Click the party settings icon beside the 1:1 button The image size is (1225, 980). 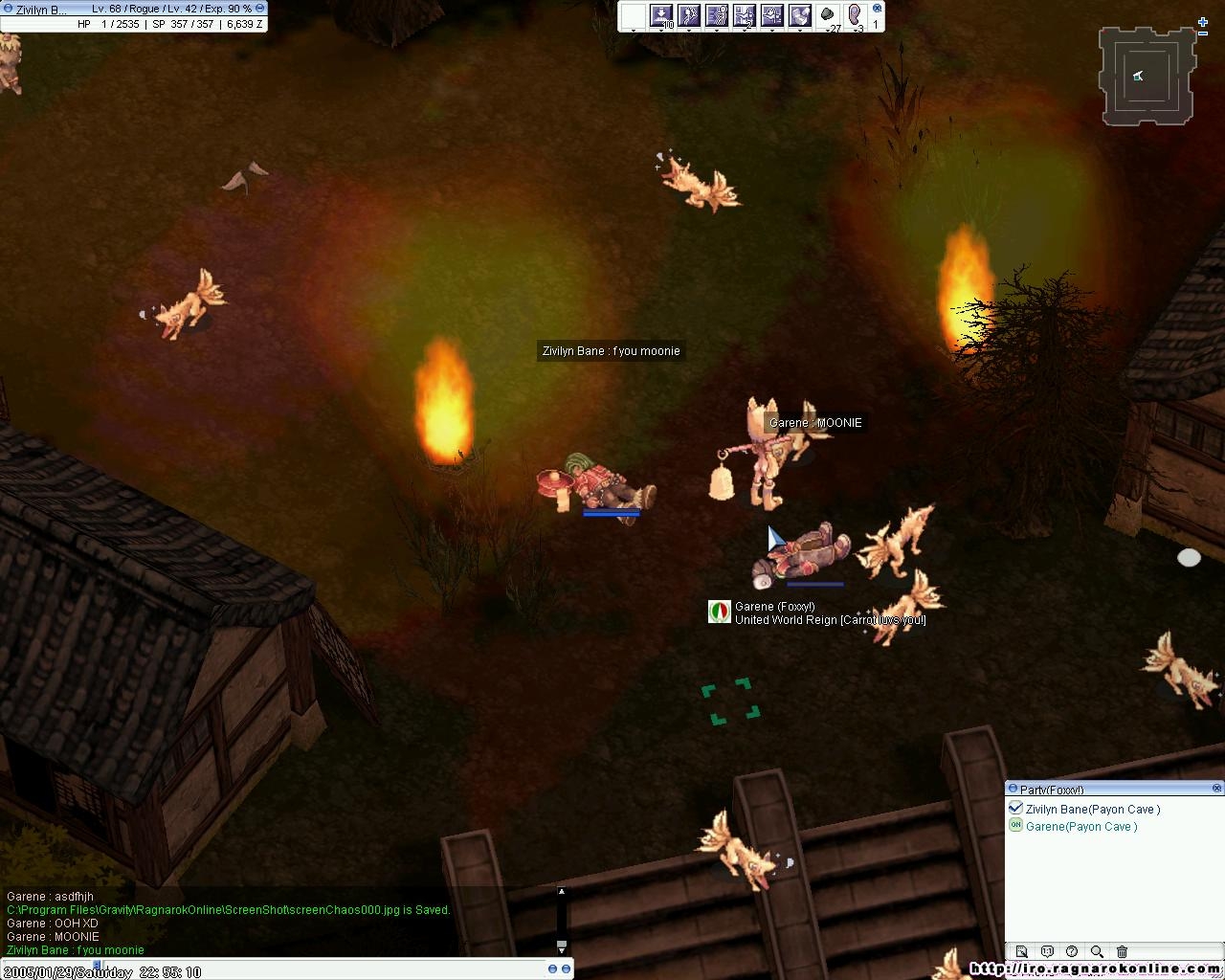[x=1022, y=951]
